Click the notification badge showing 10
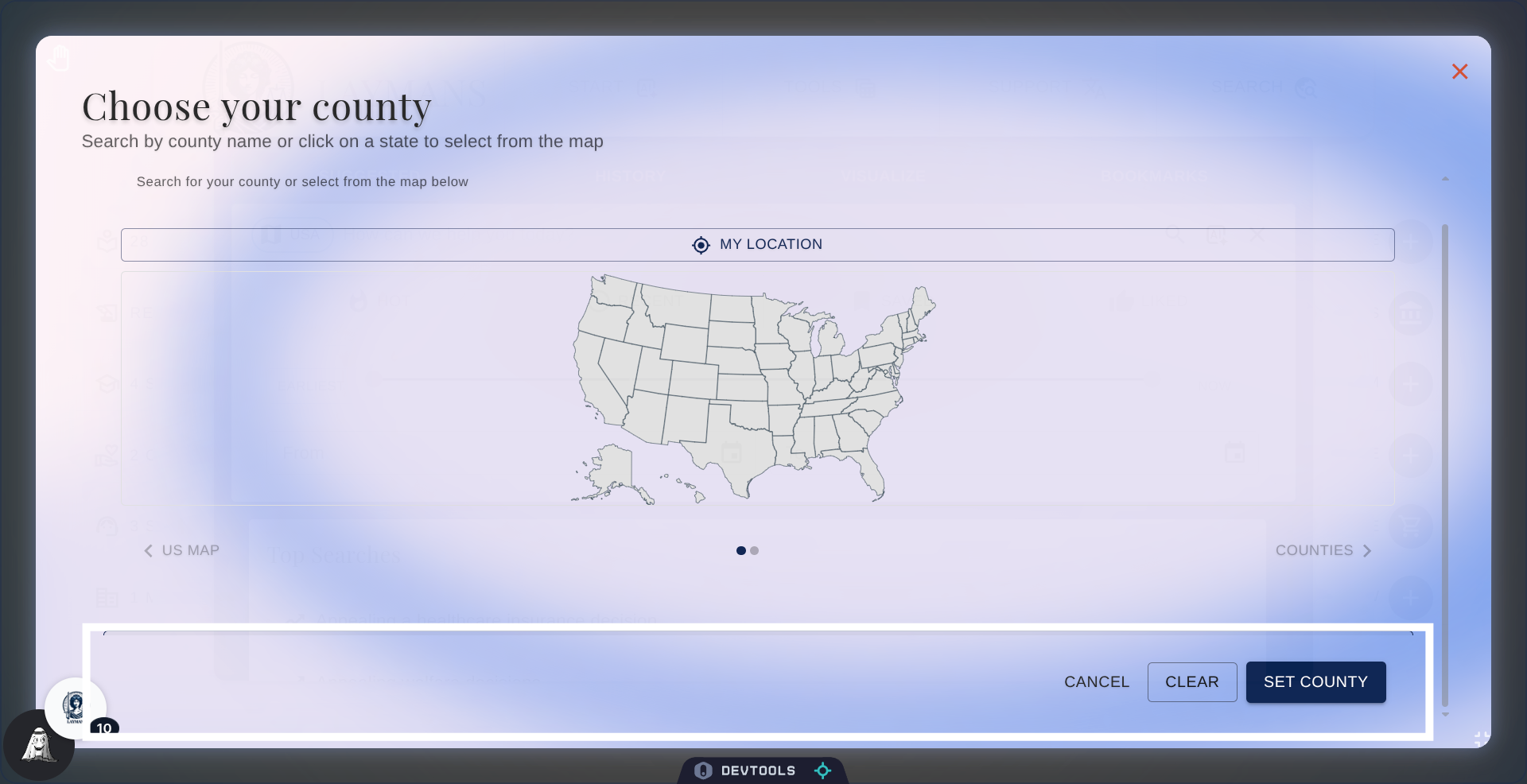 click(104, 728)
